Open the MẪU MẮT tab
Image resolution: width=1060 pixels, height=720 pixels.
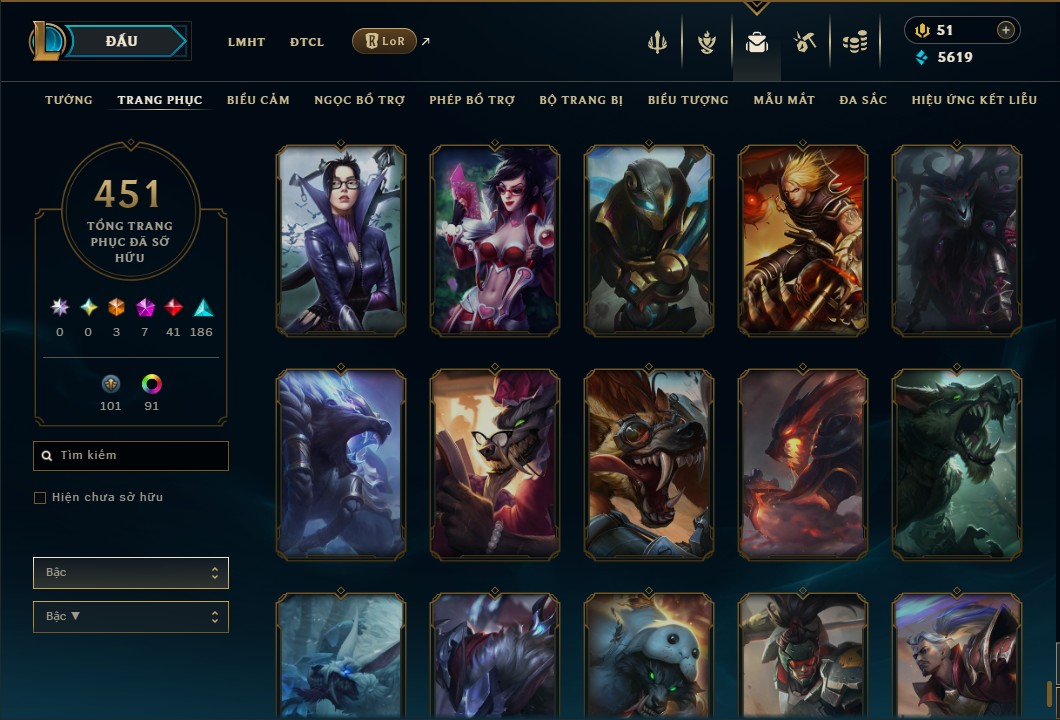coord(784,100)
